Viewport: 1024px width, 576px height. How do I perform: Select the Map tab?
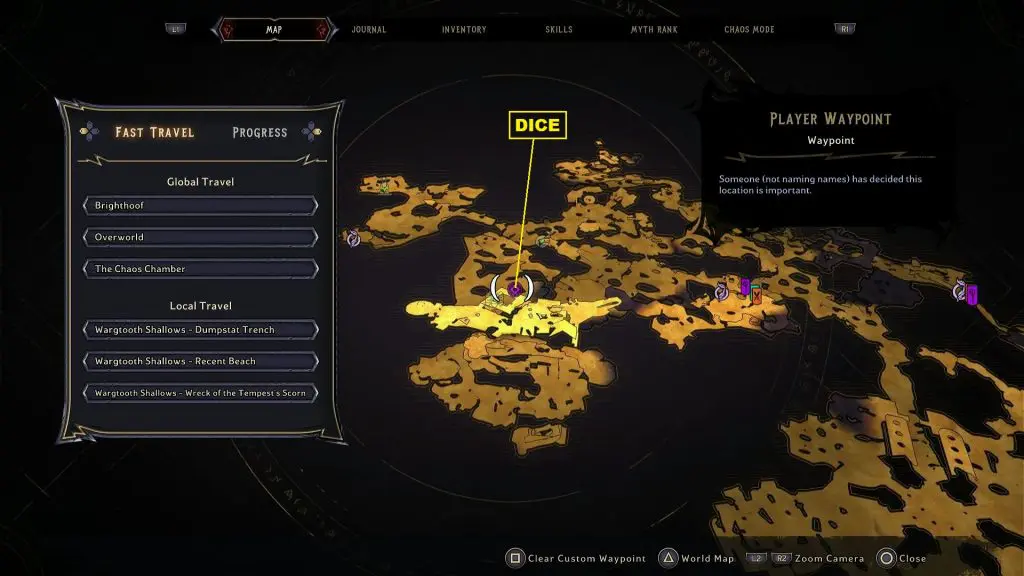(x=273, y=30)
